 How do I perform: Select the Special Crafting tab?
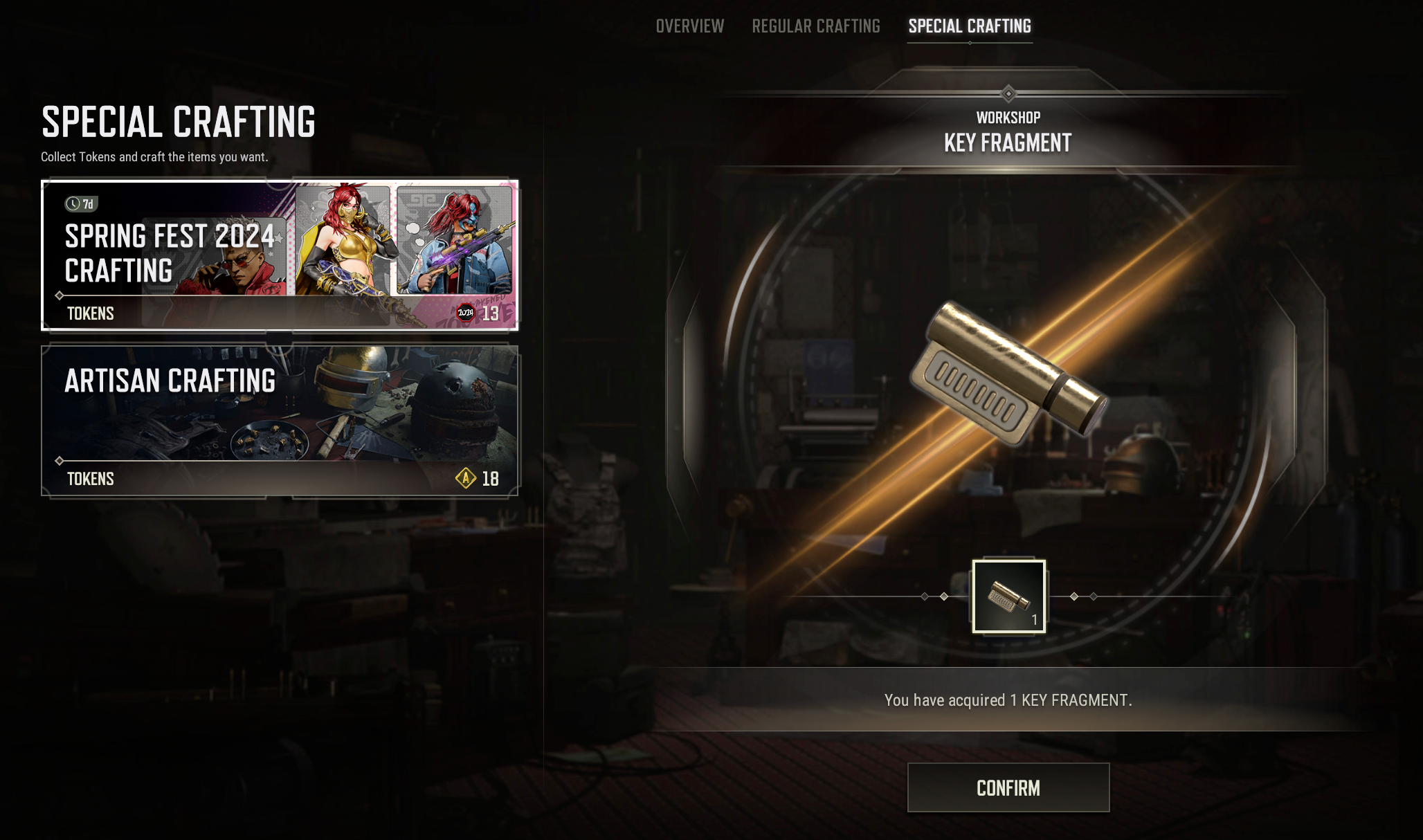point(970,26)
